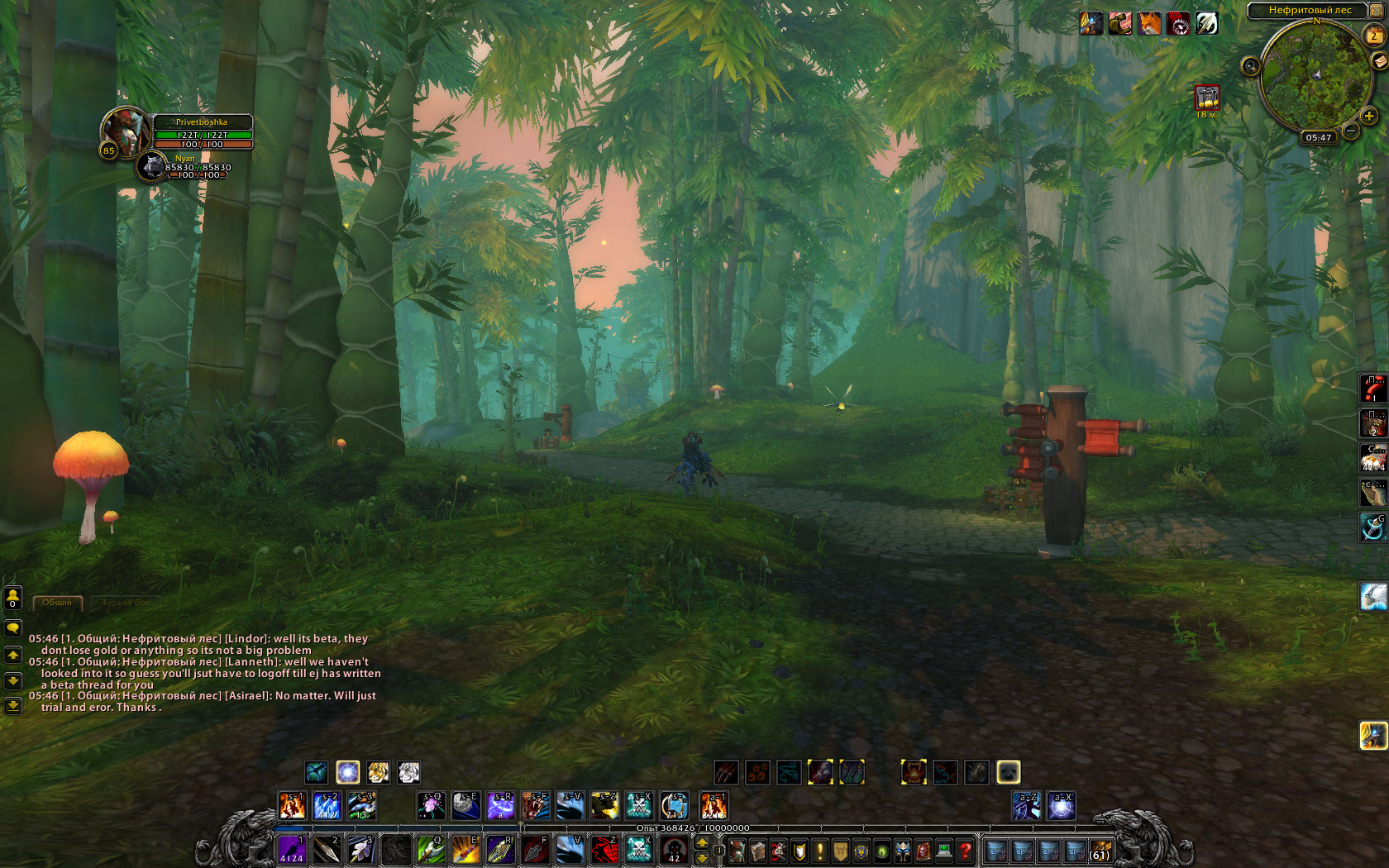Zoom in the minimap with plus button
This screenshot has height=868, width=1389.
click(x=1369, y=116)
